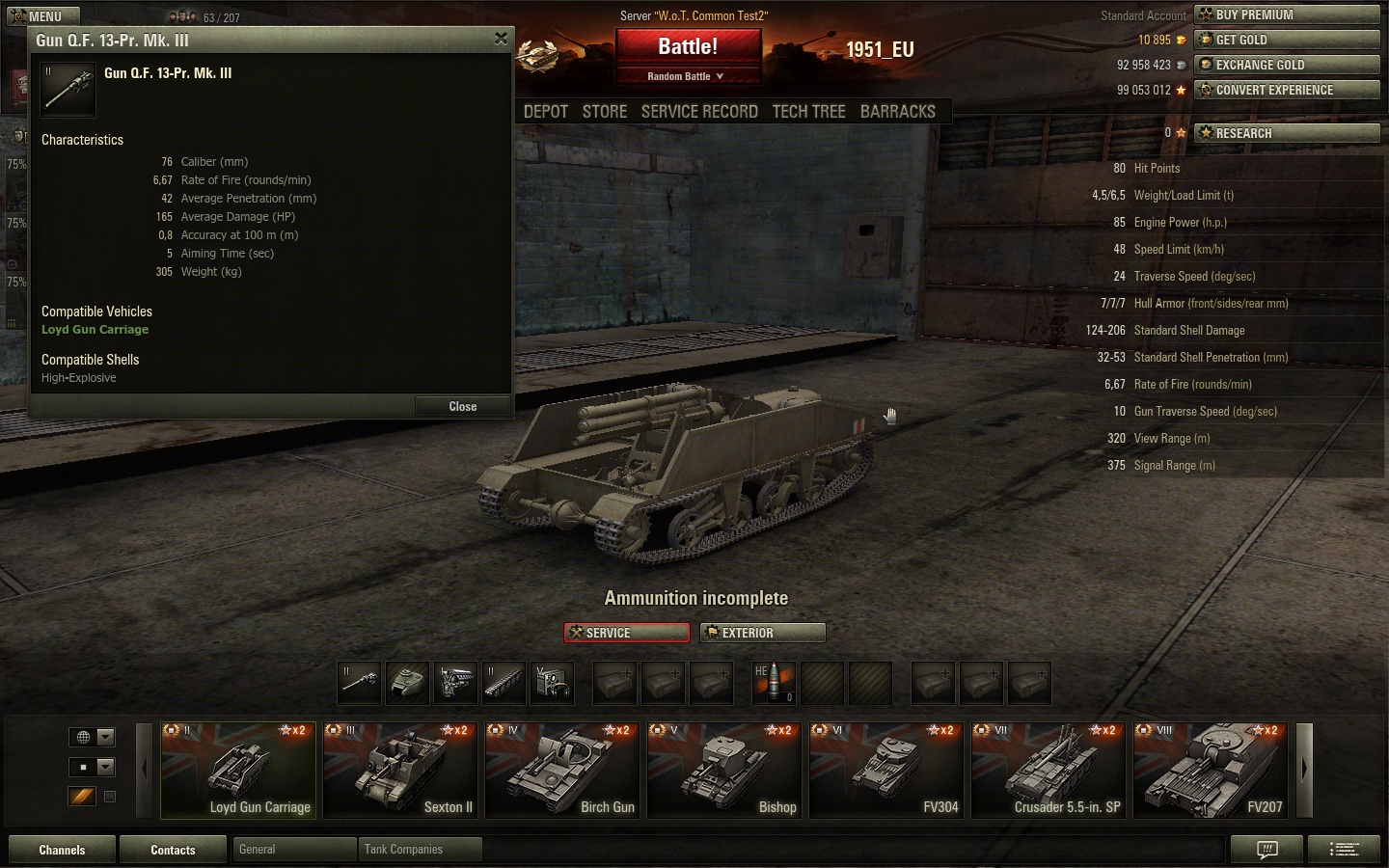Image resolution: width=1389 pixels, height=868 pixels.
Task: Open the Depot tab
Action: [x=546, y=112]
